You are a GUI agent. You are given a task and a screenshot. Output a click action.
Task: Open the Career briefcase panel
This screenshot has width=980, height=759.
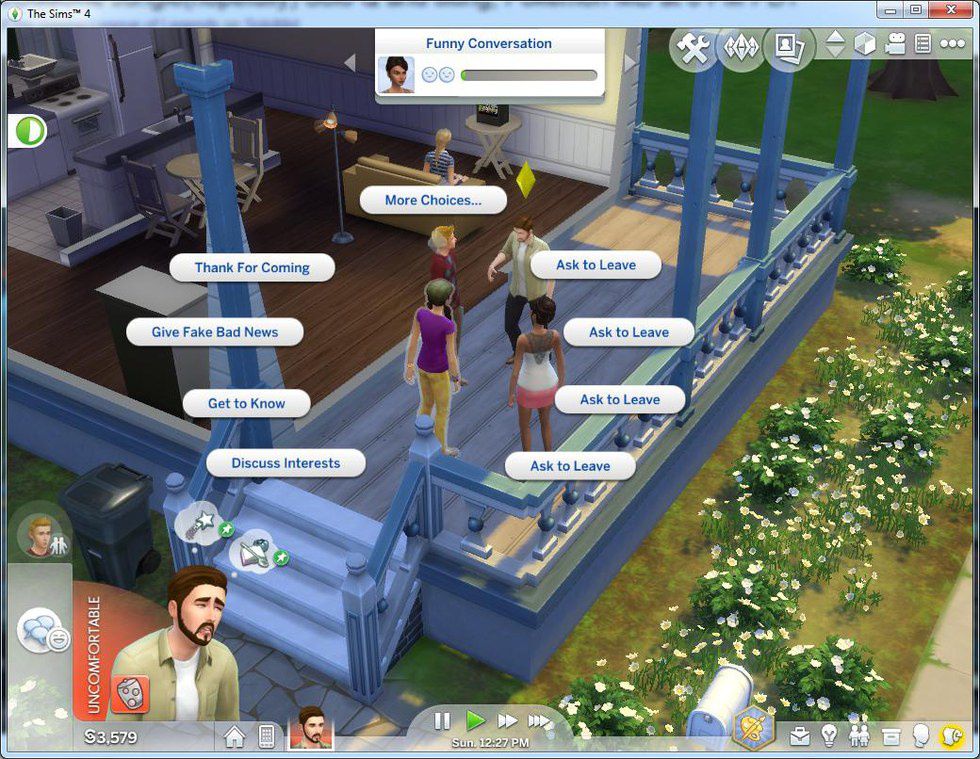(x=800, y=737)
